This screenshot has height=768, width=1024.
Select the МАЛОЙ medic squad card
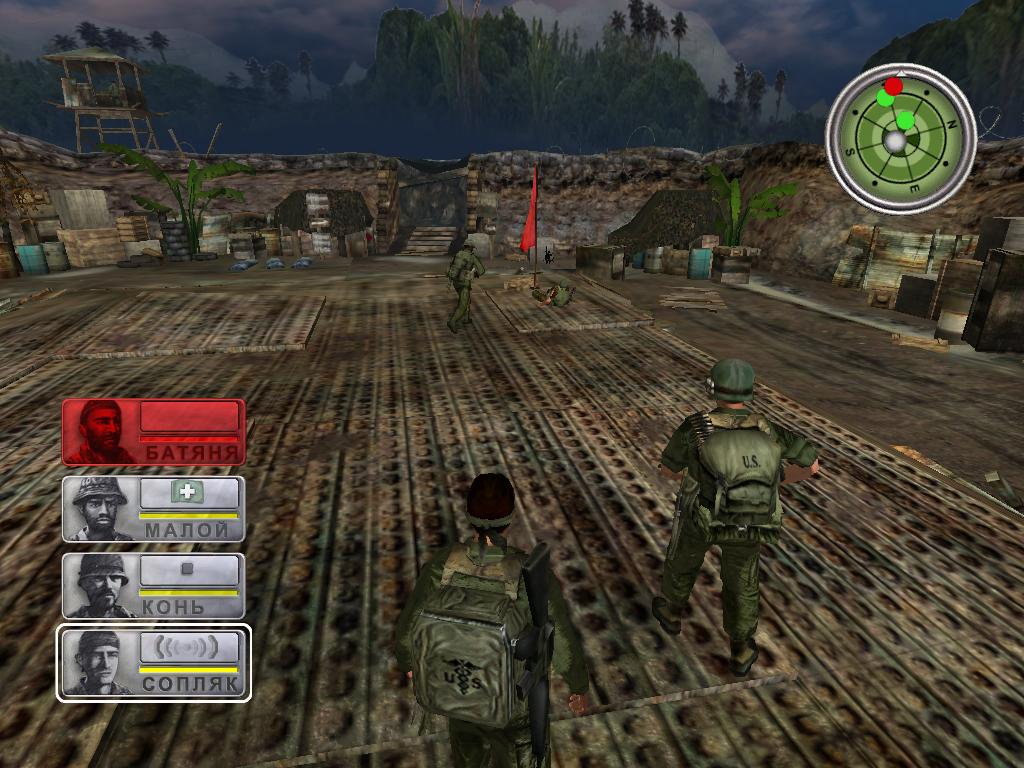click(x=153, y=509)
